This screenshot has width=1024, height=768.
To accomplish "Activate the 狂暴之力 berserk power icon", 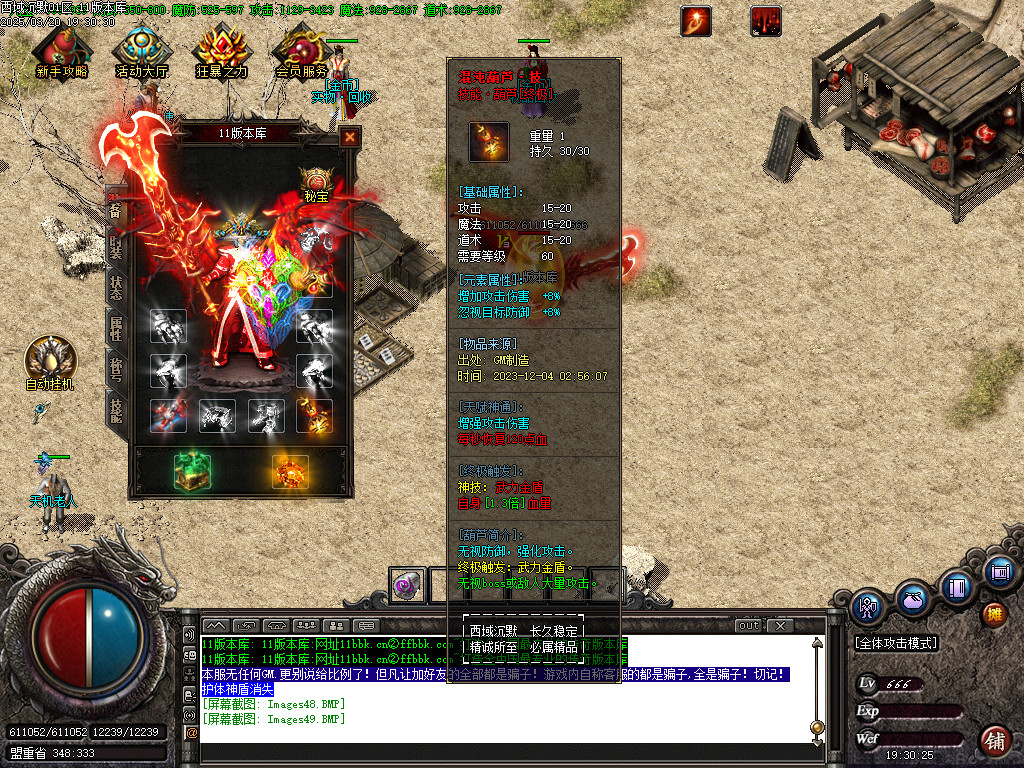I will point(221,50).
